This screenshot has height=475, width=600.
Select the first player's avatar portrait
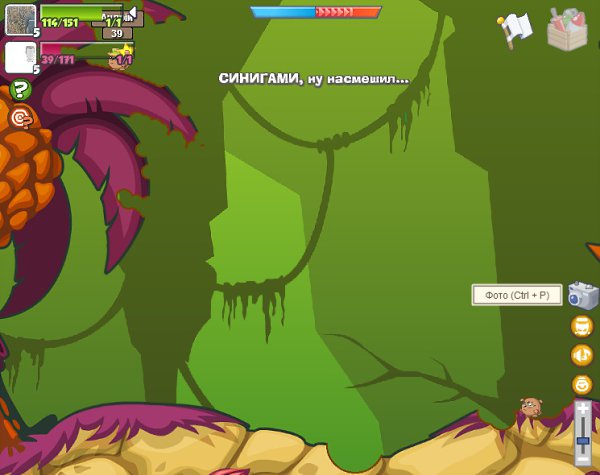(x=20, y=20)
